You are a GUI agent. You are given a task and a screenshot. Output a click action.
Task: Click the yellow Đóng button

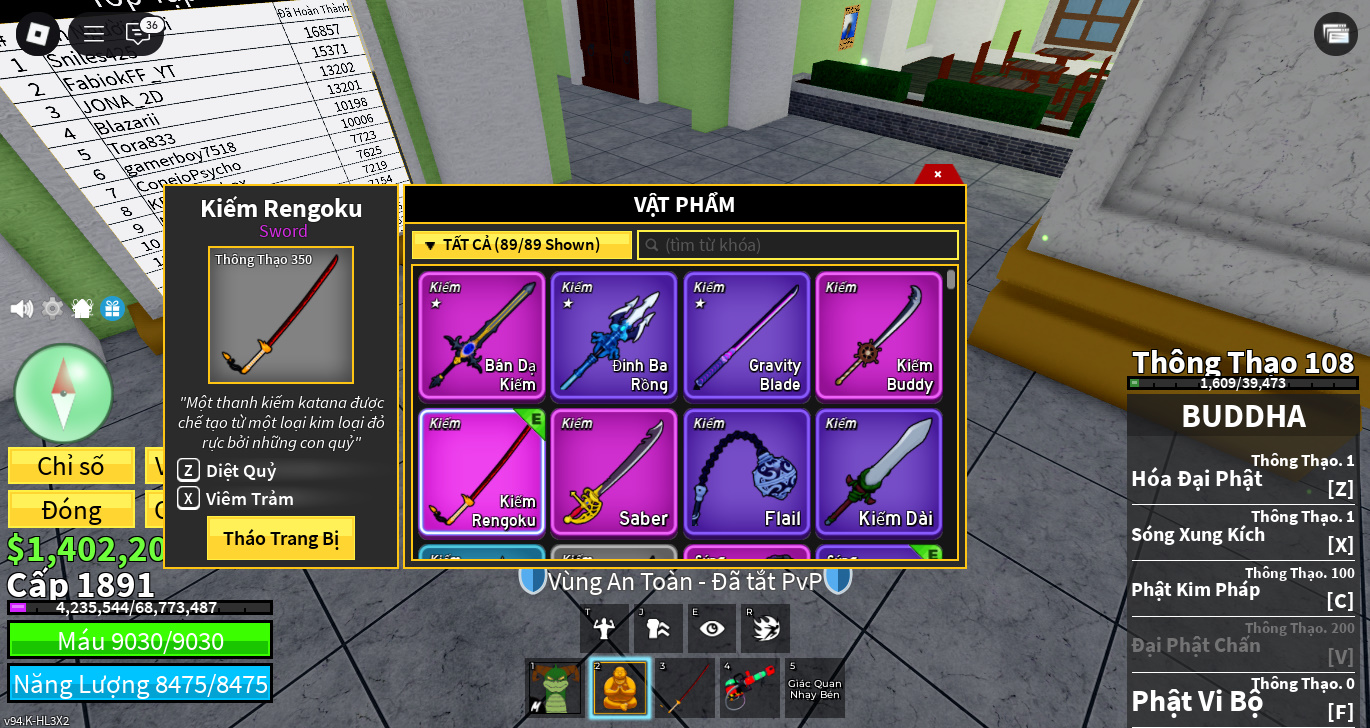71,509
